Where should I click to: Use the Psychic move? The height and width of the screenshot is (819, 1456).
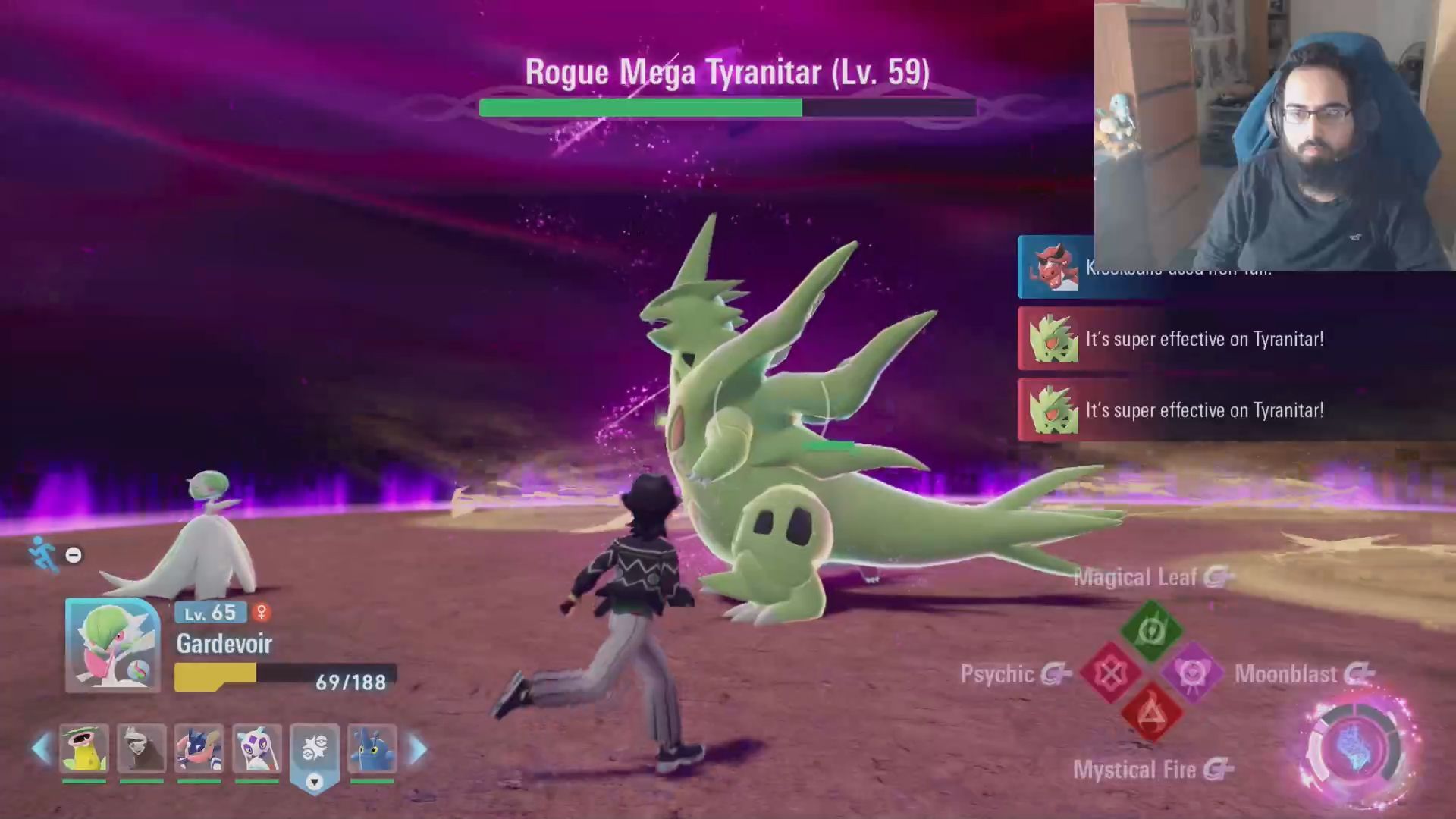(1110, 673)
